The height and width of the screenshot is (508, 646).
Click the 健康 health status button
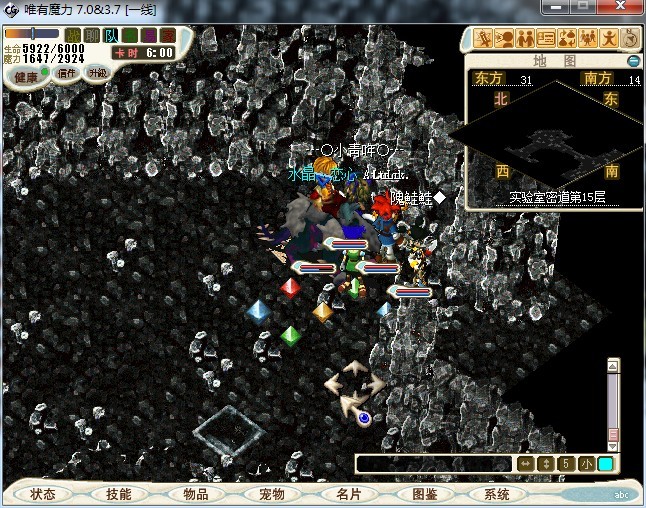pos(26,77)
